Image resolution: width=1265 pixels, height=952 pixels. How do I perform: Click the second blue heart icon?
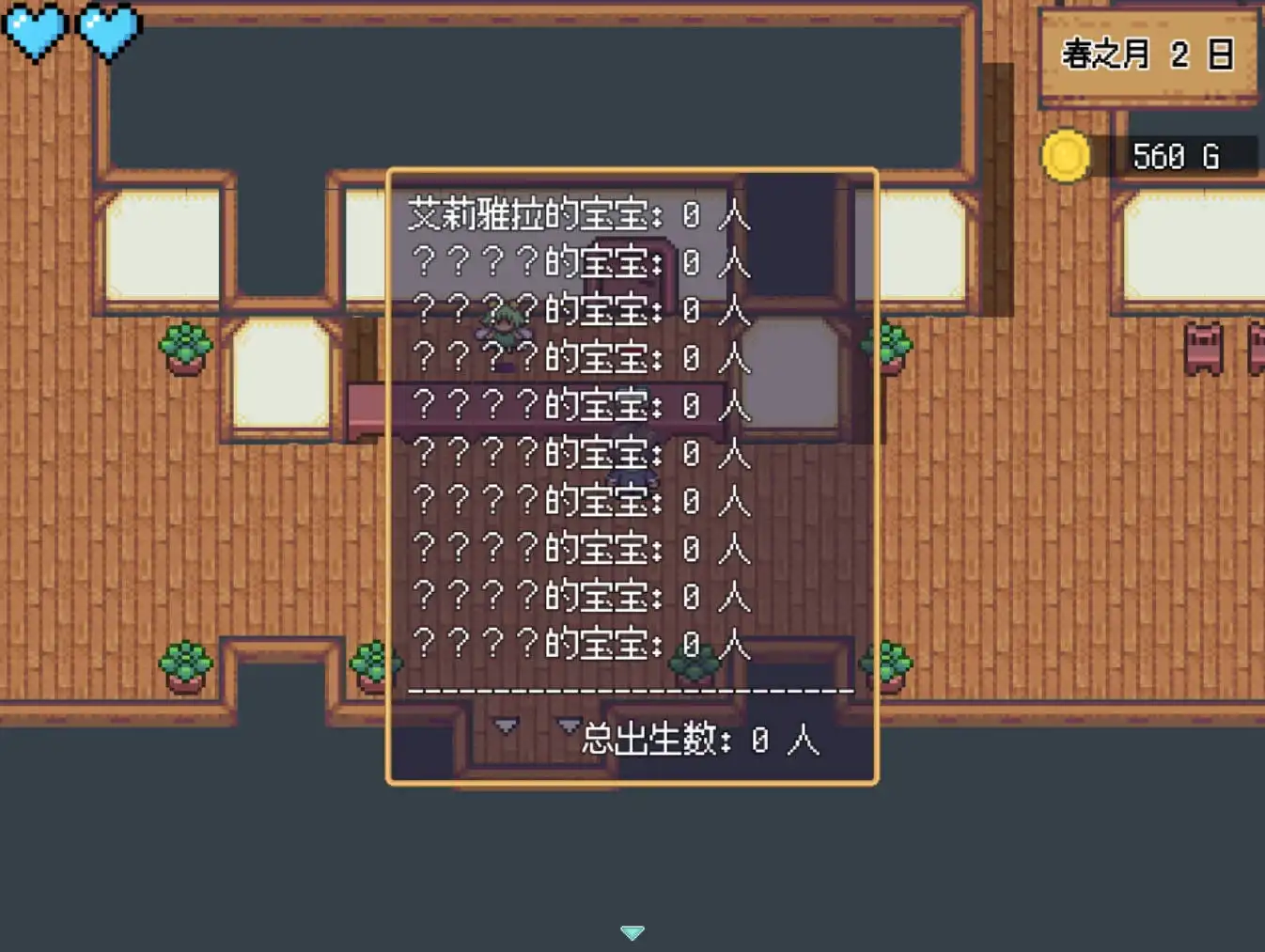point(108,26)
